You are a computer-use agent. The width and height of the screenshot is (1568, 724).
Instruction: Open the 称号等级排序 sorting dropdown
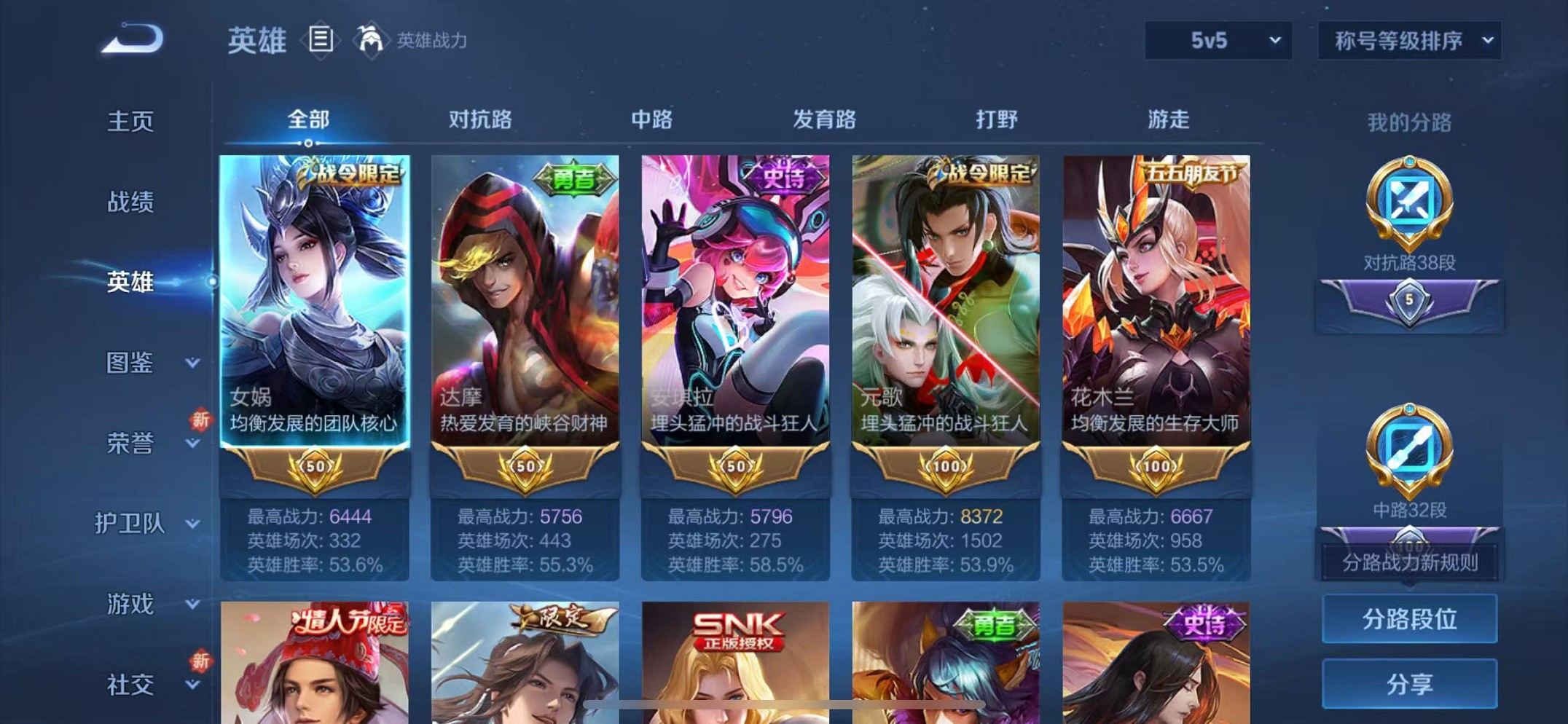click(1408, 42)
